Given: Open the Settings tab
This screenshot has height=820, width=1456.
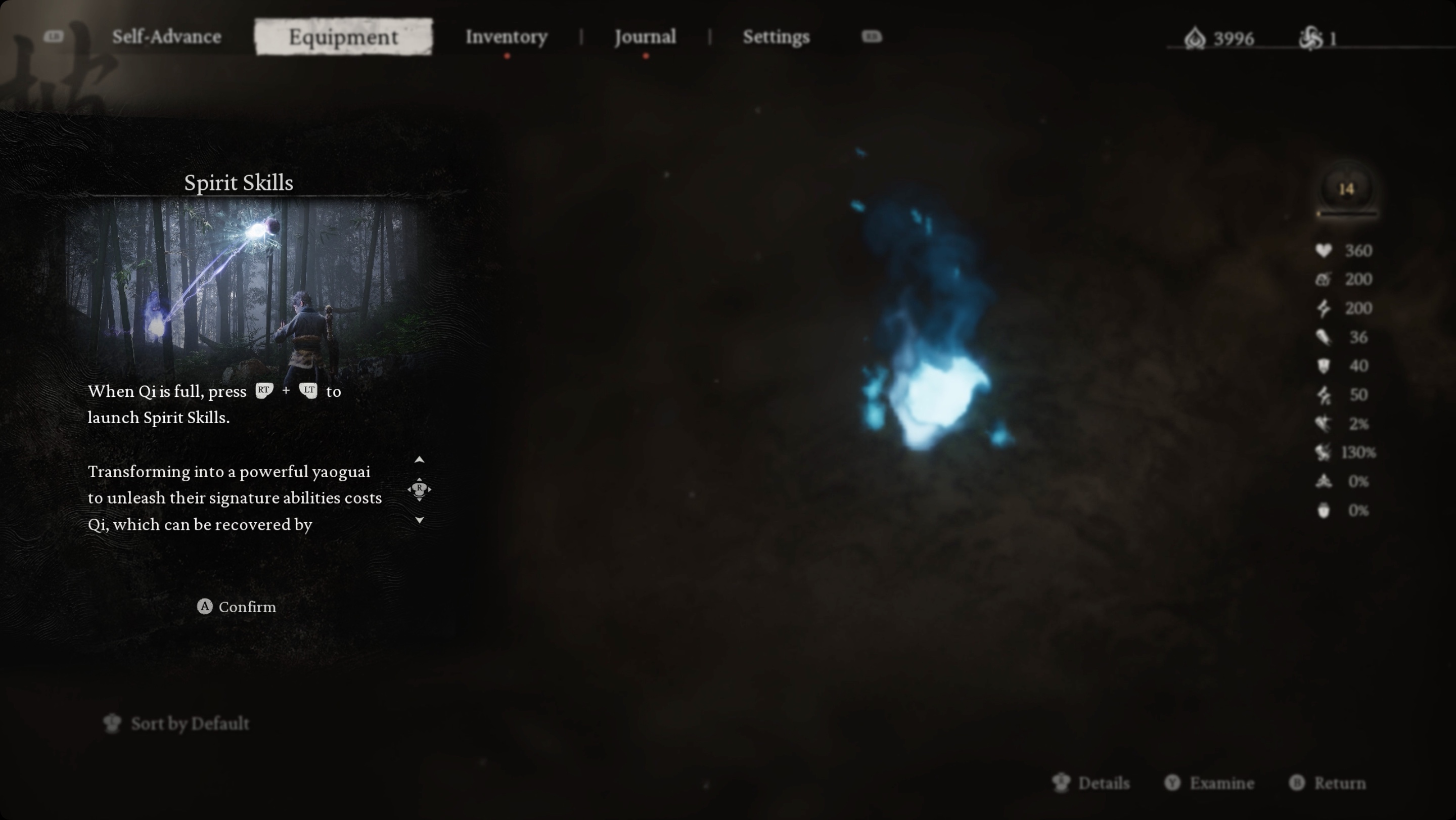Looking at the screenshot, I should point(776,37).
